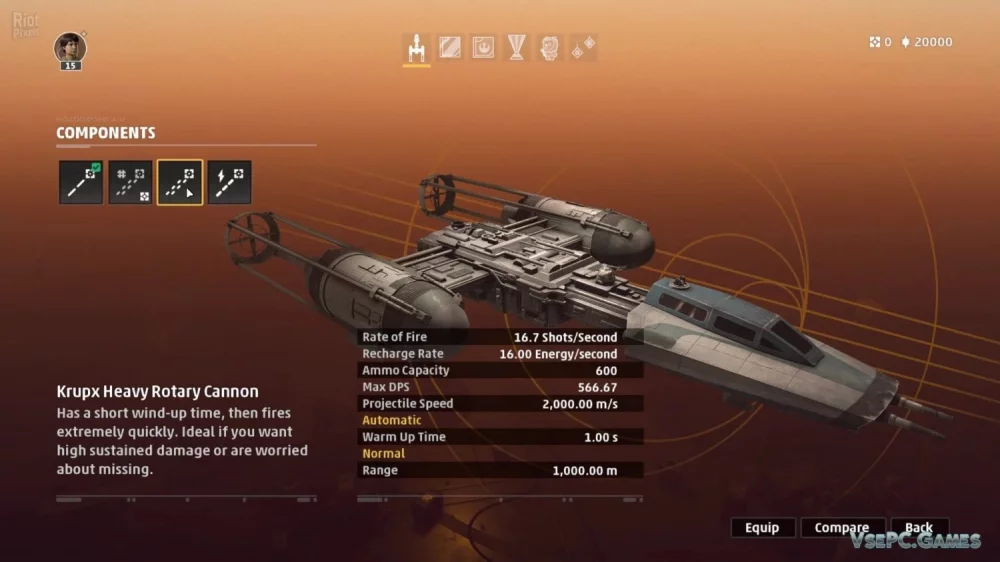This screenshot has height=562, width=1000.
Task: Open the hologram cone tab
Action: pyautogui.click(x=516, y=47)
